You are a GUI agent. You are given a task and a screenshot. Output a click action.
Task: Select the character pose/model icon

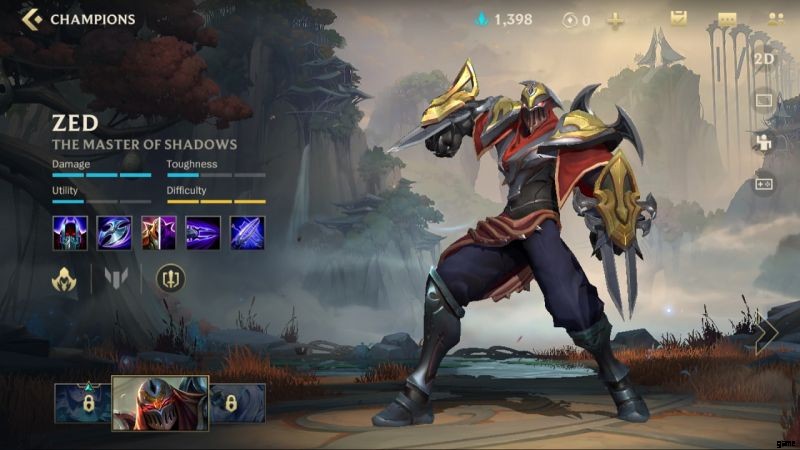pos(764,142)
